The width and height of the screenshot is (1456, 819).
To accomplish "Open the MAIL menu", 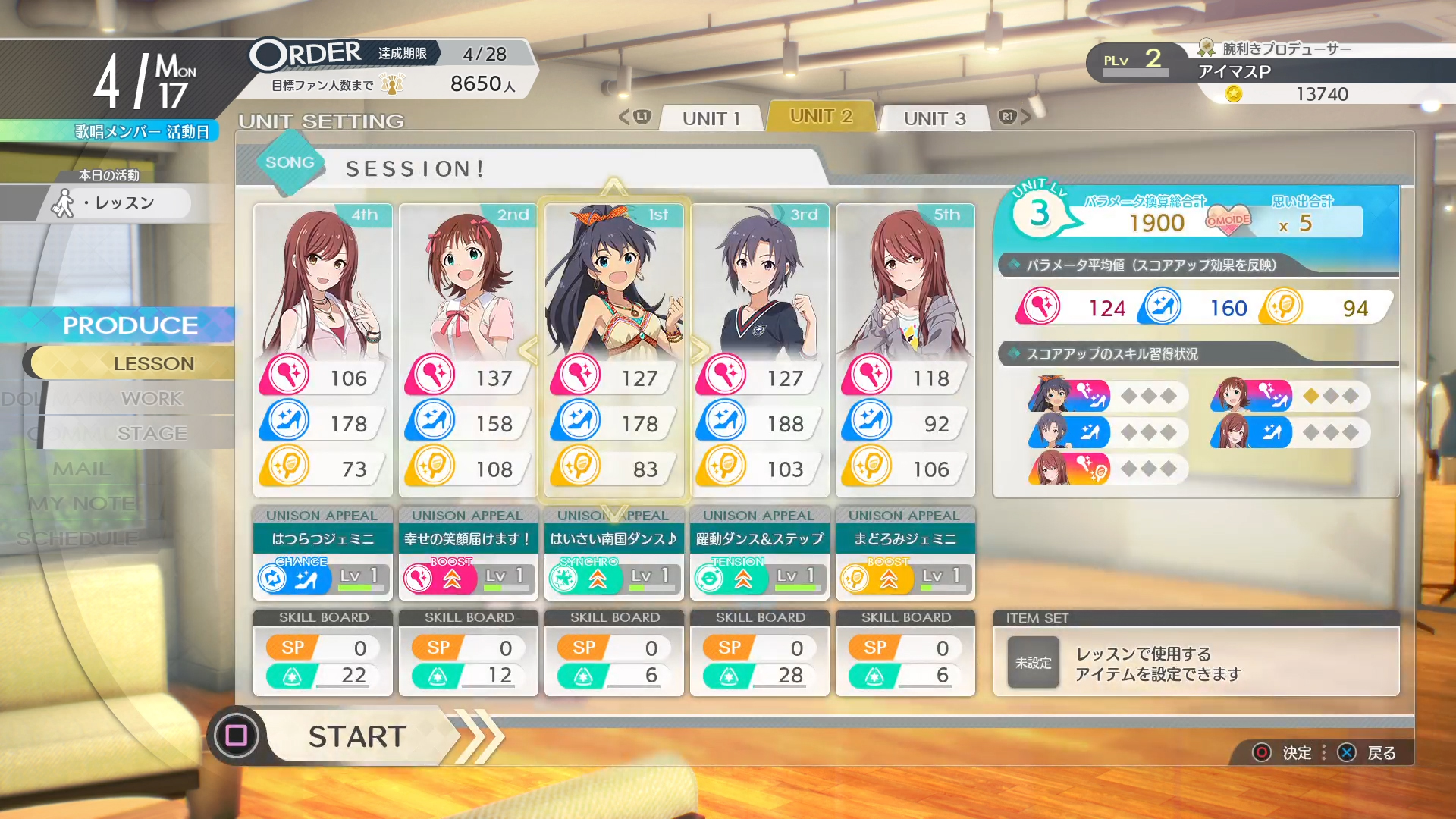I will pyautogui.click(x=82, y=469).
